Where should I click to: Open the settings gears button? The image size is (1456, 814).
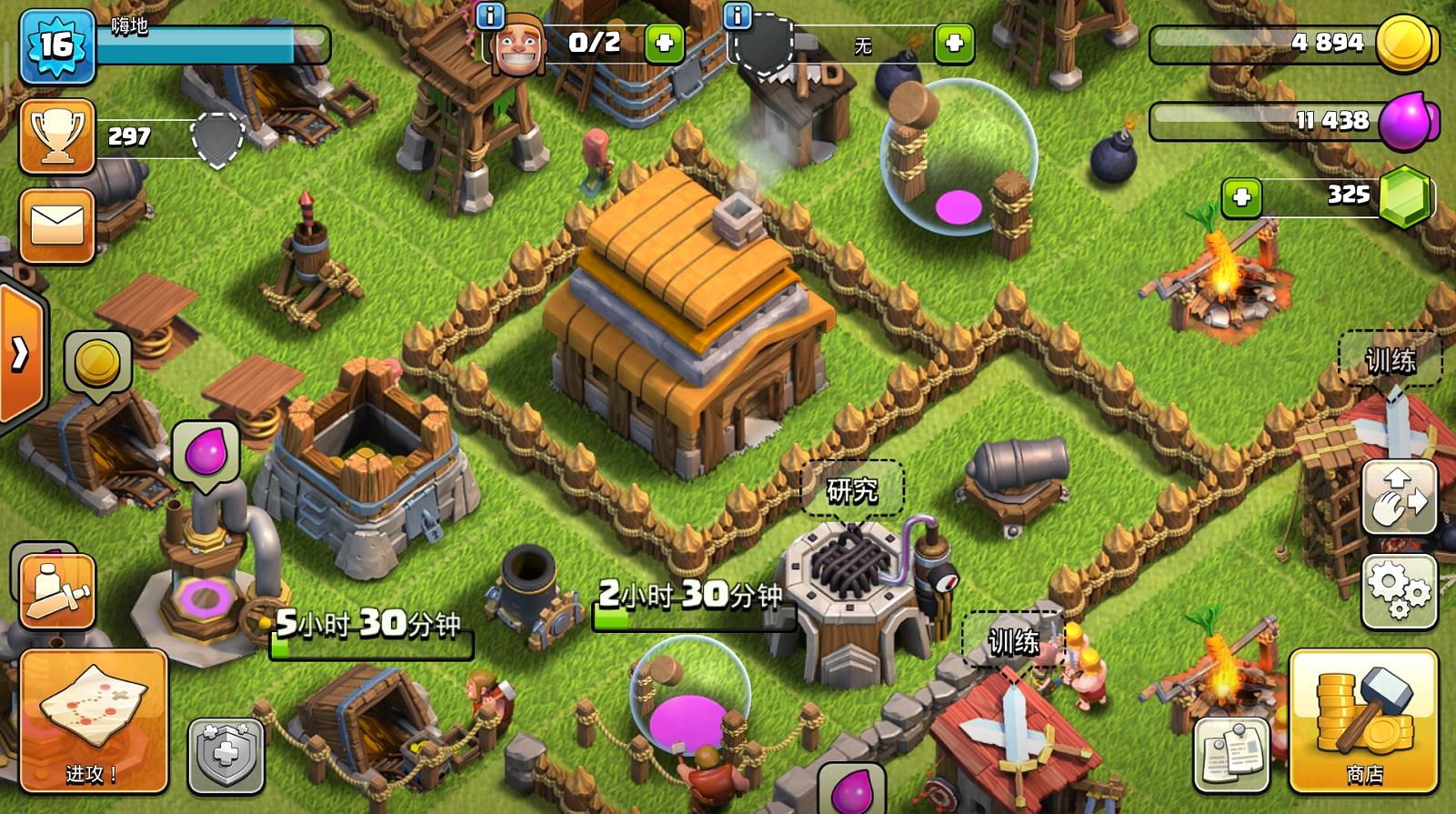[x=1399, y=591]
